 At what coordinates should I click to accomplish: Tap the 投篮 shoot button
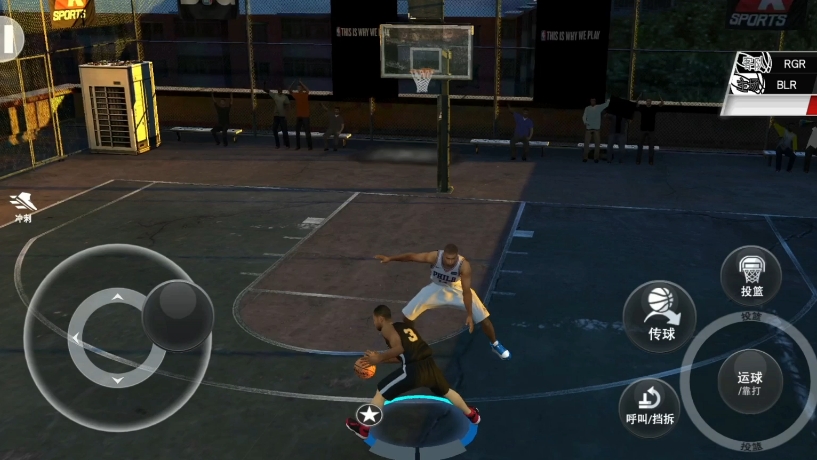[x=751, y=276]
